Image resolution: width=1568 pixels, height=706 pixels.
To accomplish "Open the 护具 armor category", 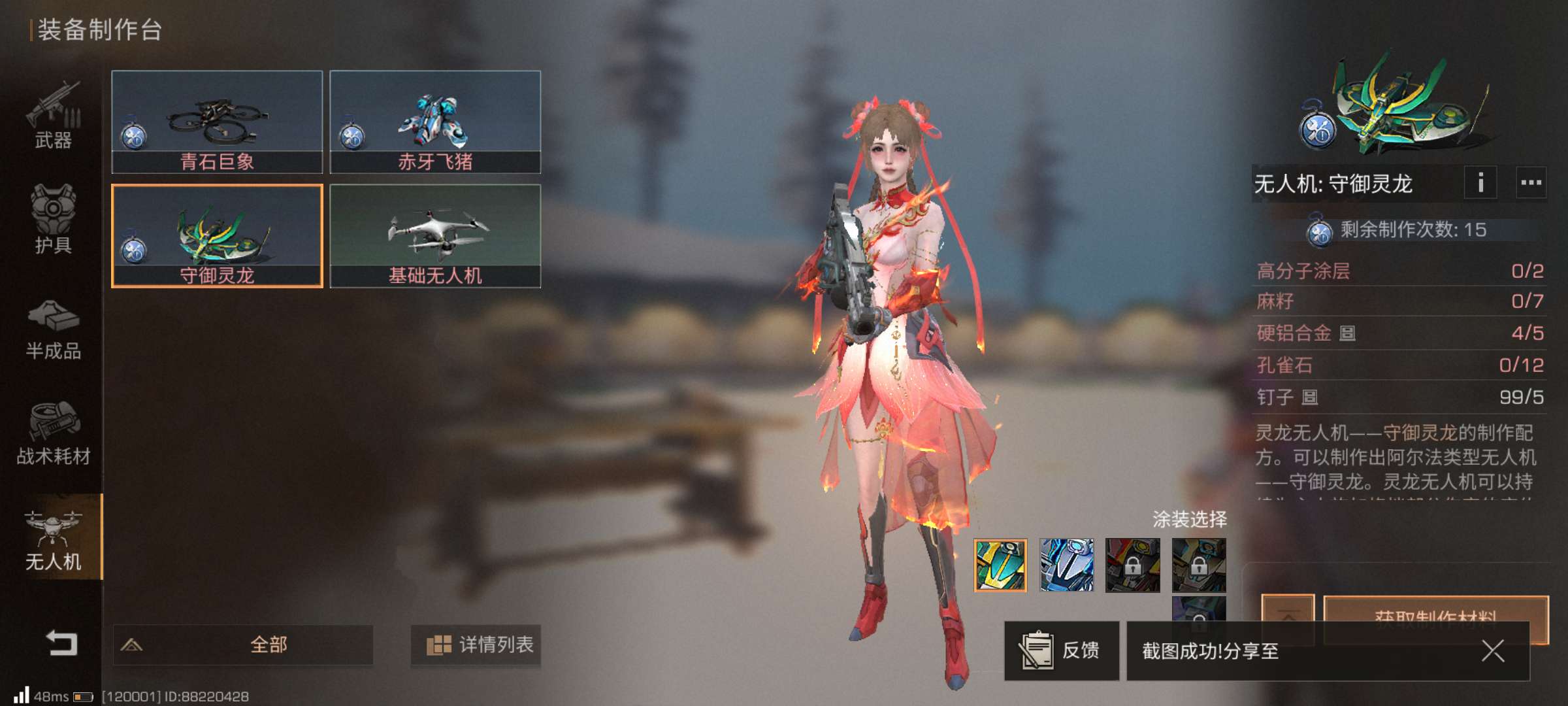I will point(53,219).
